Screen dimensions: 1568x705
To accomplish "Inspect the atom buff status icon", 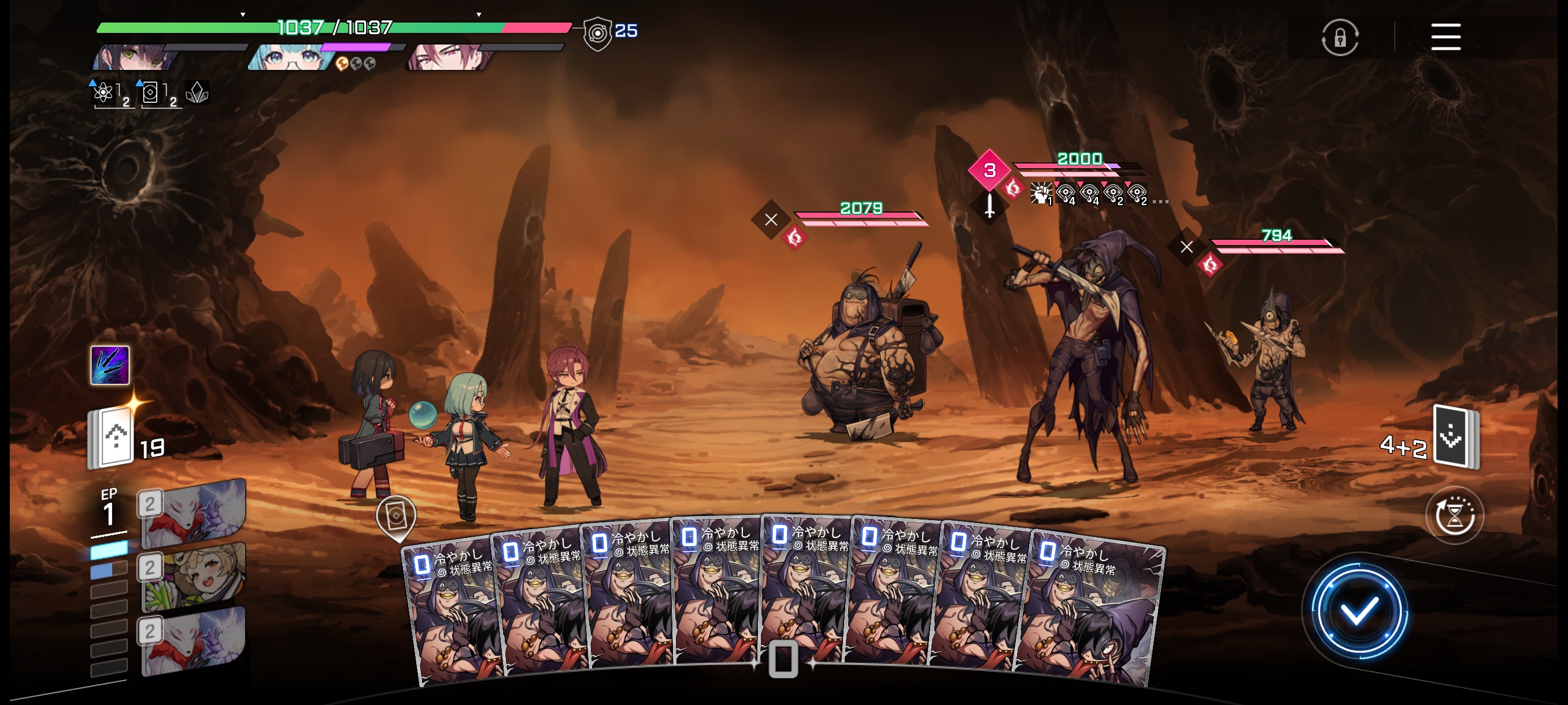I will pos(104,93).
